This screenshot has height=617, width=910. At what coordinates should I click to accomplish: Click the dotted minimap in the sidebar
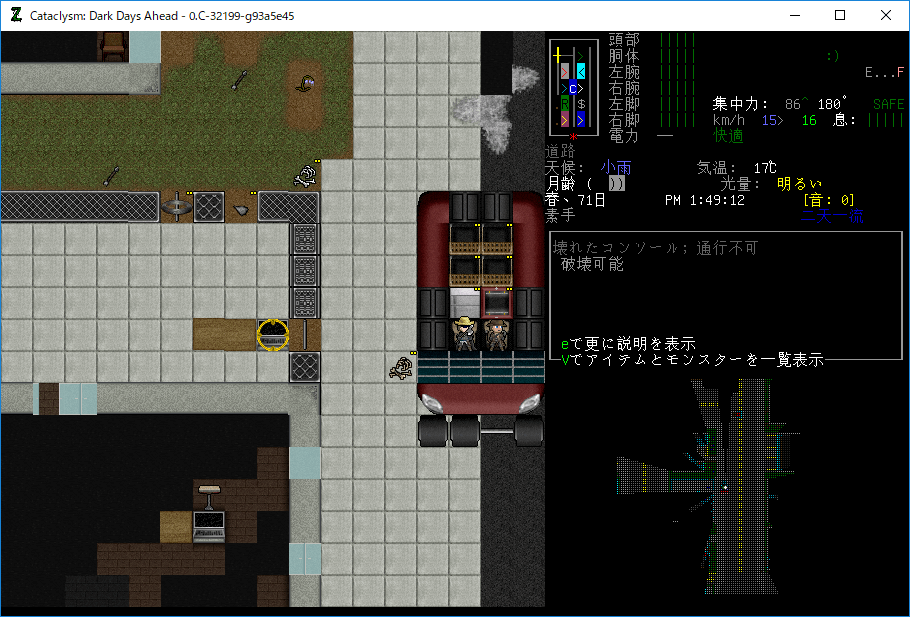pos(724,488)
